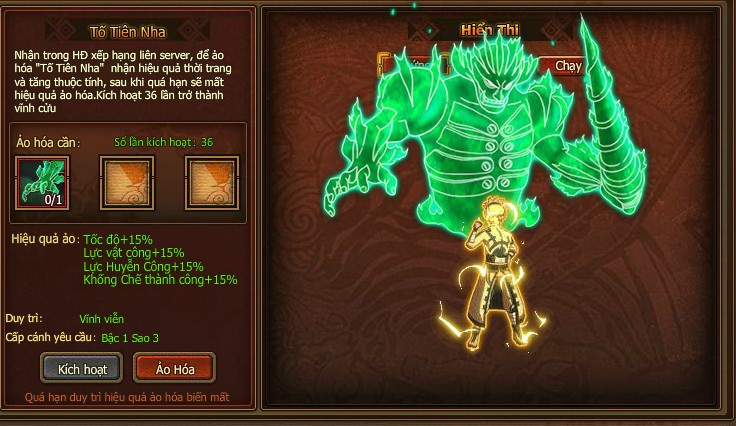
Task: Choose the Chạy preview button
Action: pyautogui.click(x=567, y=66)
